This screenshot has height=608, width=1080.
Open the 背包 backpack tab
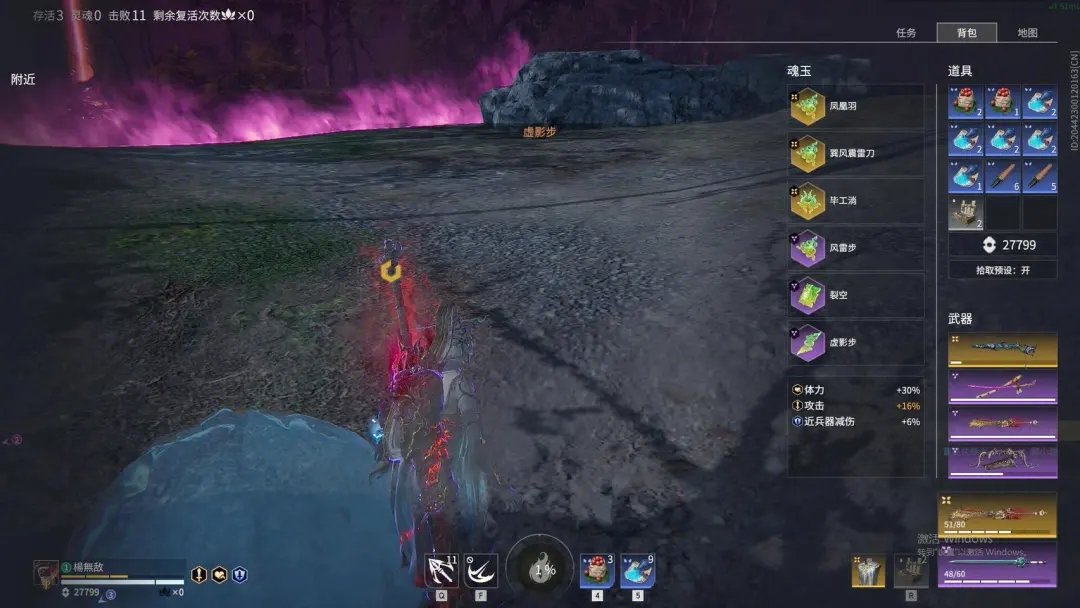[x=966, y=33]
